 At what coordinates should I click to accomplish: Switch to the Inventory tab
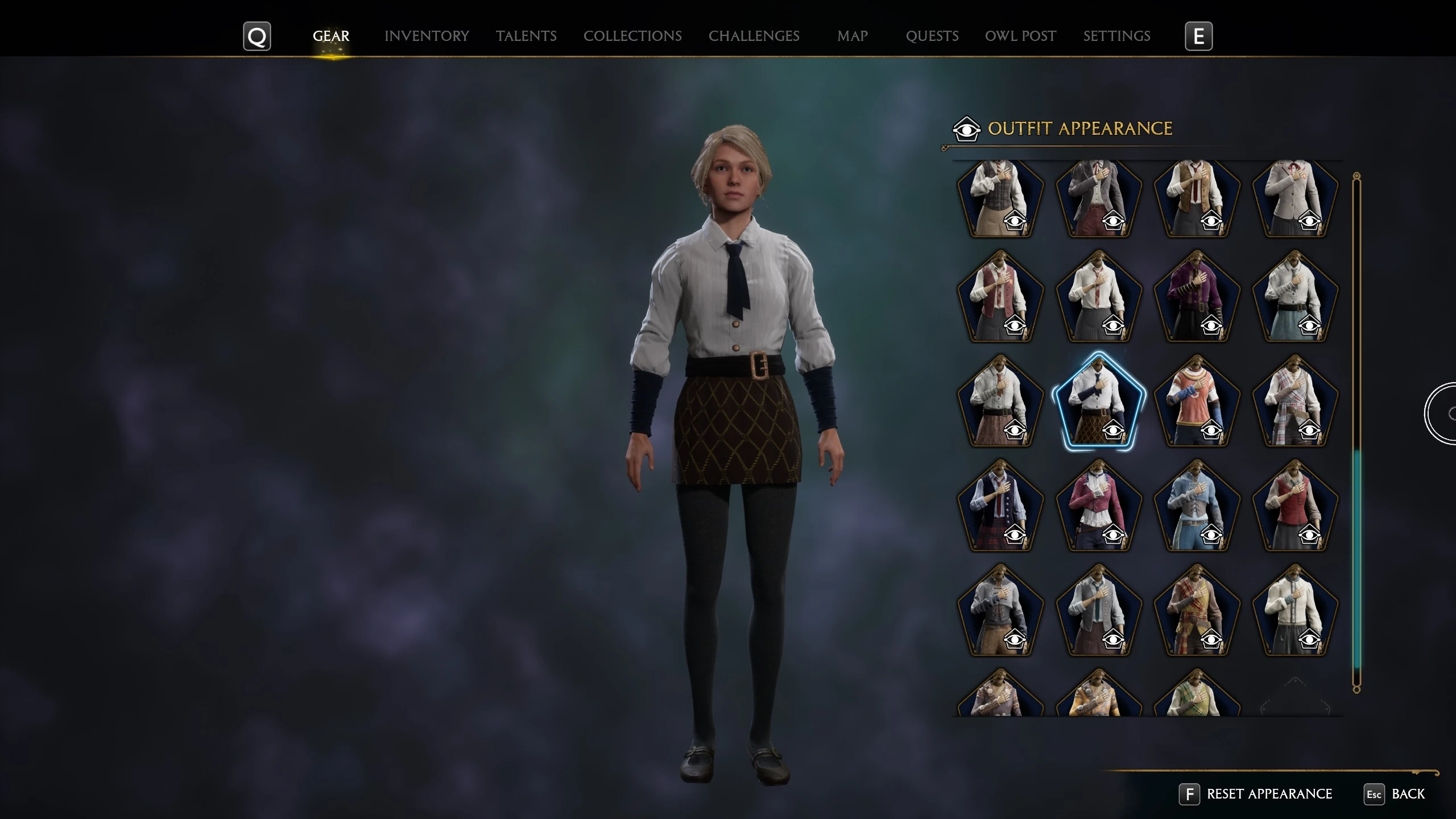[427, 35]
